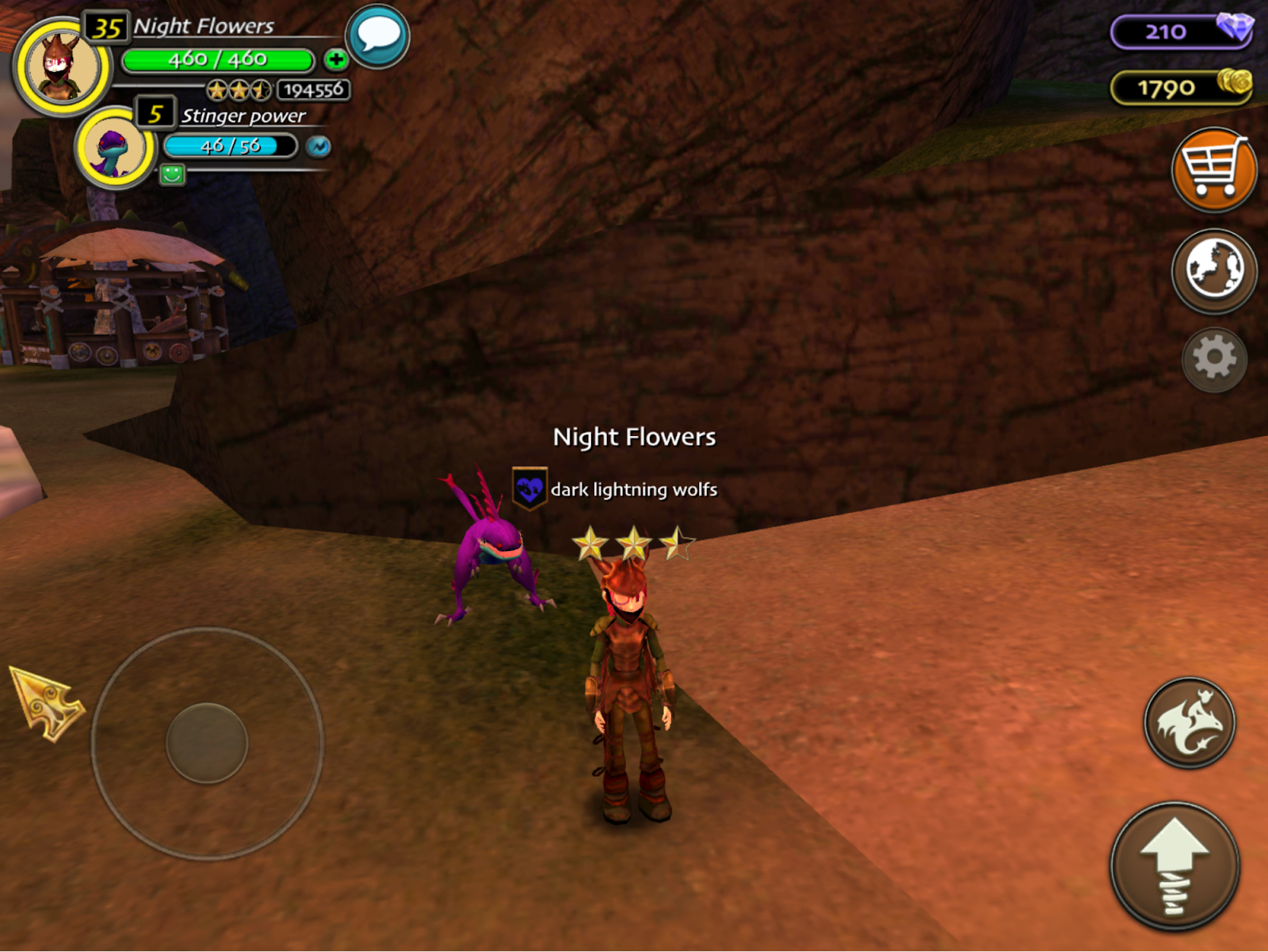Tap the golden quest arrow pointer
This screenshot has height=952, width=1268.
click(46, 702)
